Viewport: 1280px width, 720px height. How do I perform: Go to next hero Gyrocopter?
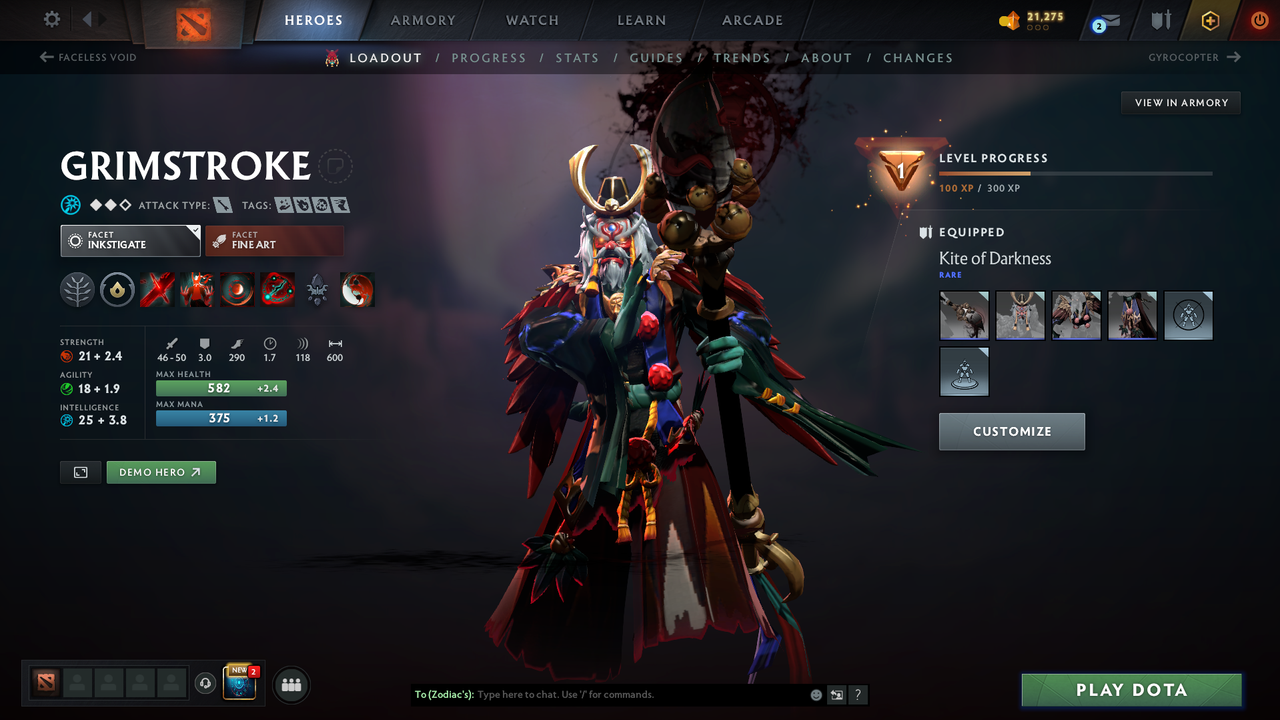[x=1192, y=57]
